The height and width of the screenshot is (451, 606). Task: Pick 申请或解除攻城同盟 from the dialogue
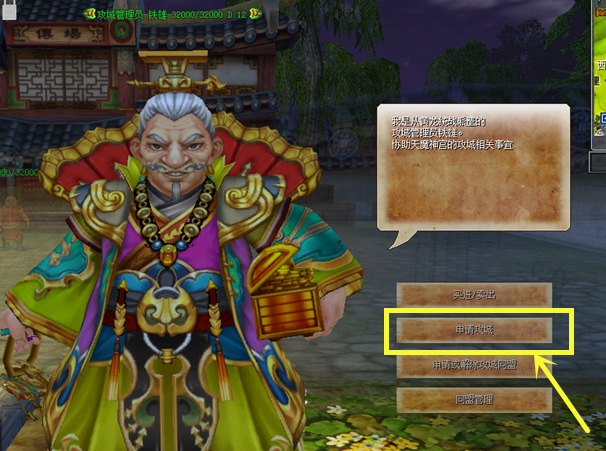point(474,365)
